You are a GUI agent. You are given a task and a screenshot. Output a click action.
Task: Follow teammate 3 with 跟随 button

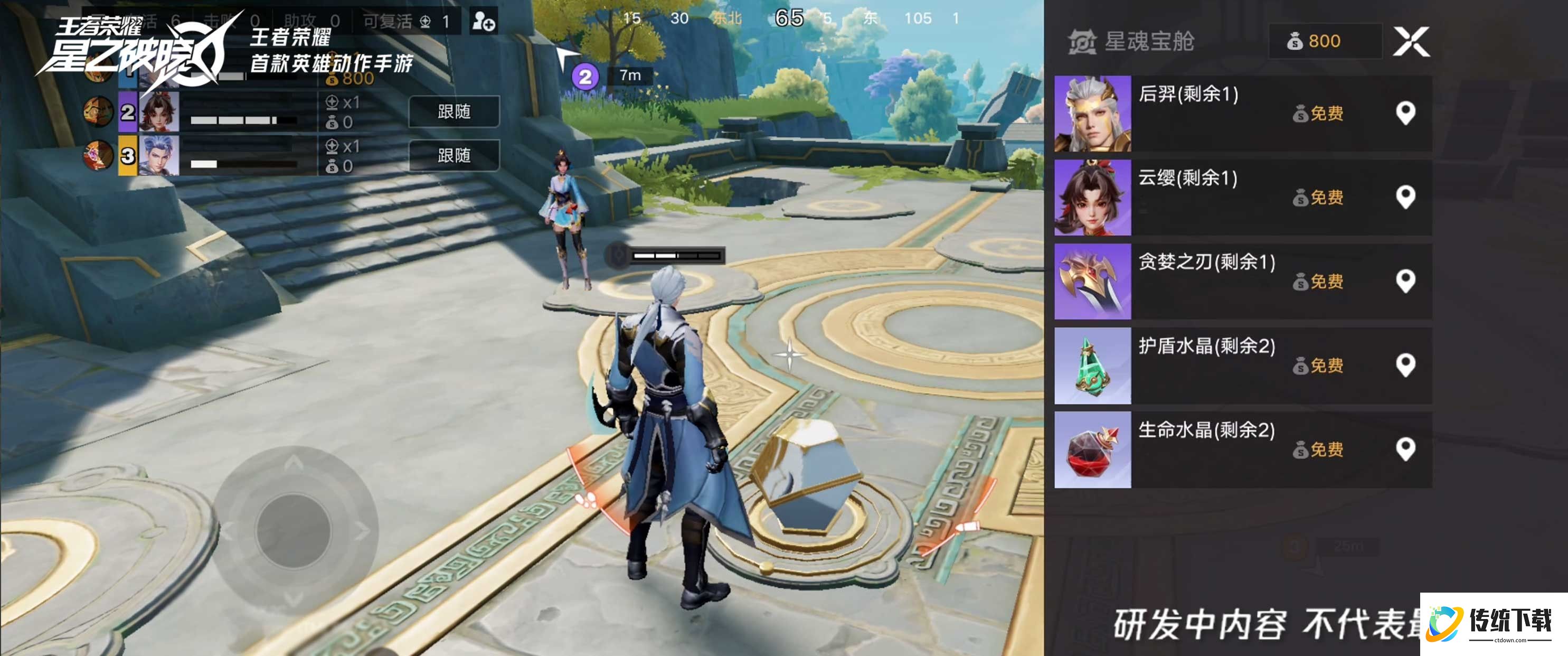[x=454, y=155]
